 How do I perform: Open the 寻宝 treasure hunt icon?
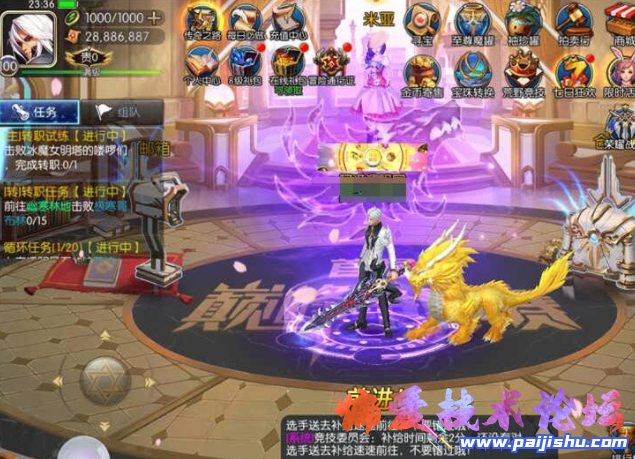pyautogui.click(x=422, y=20)
